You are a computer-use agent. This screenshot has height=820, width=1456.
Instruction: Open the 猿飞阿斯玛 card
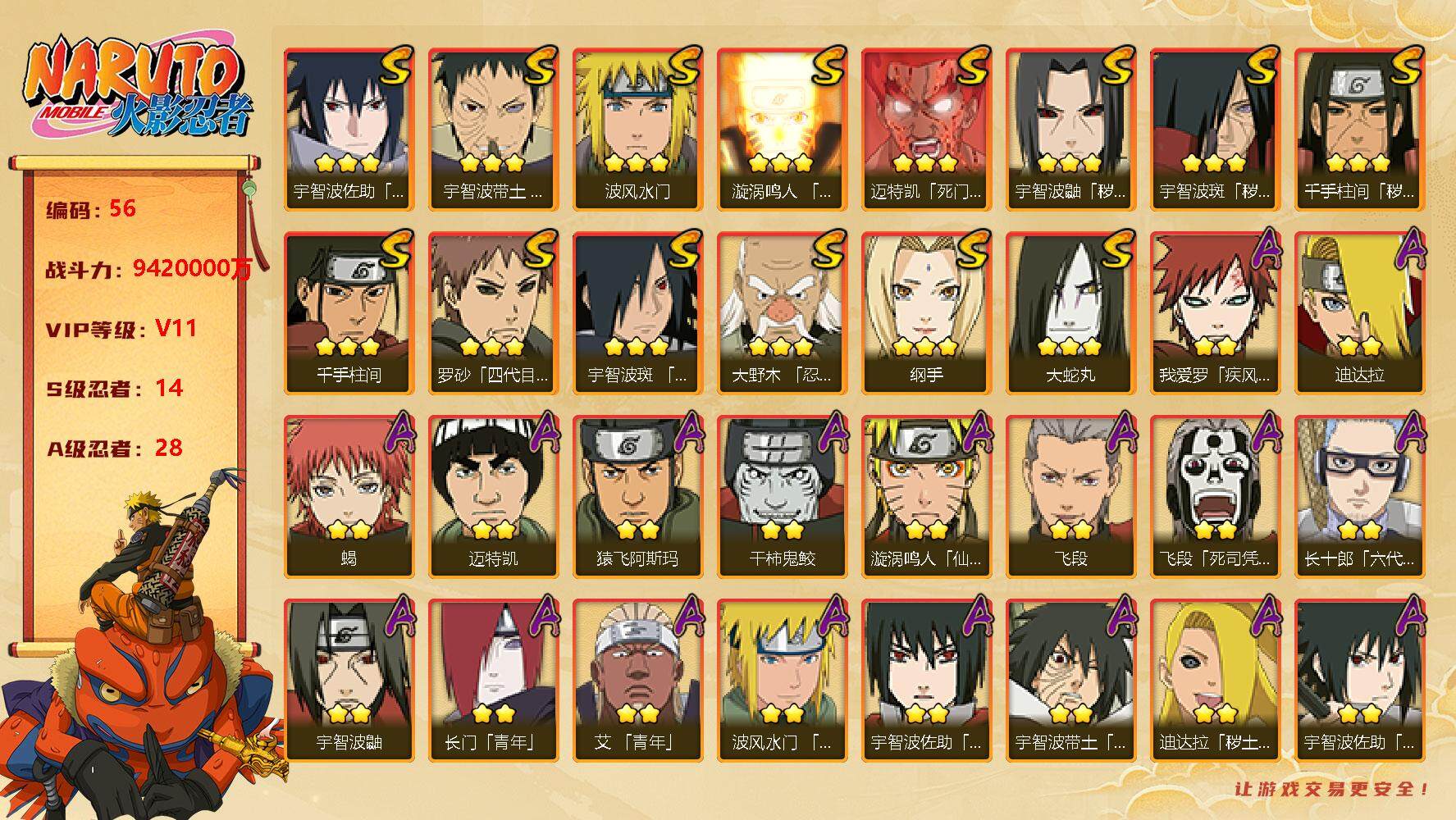pos(637,496)
